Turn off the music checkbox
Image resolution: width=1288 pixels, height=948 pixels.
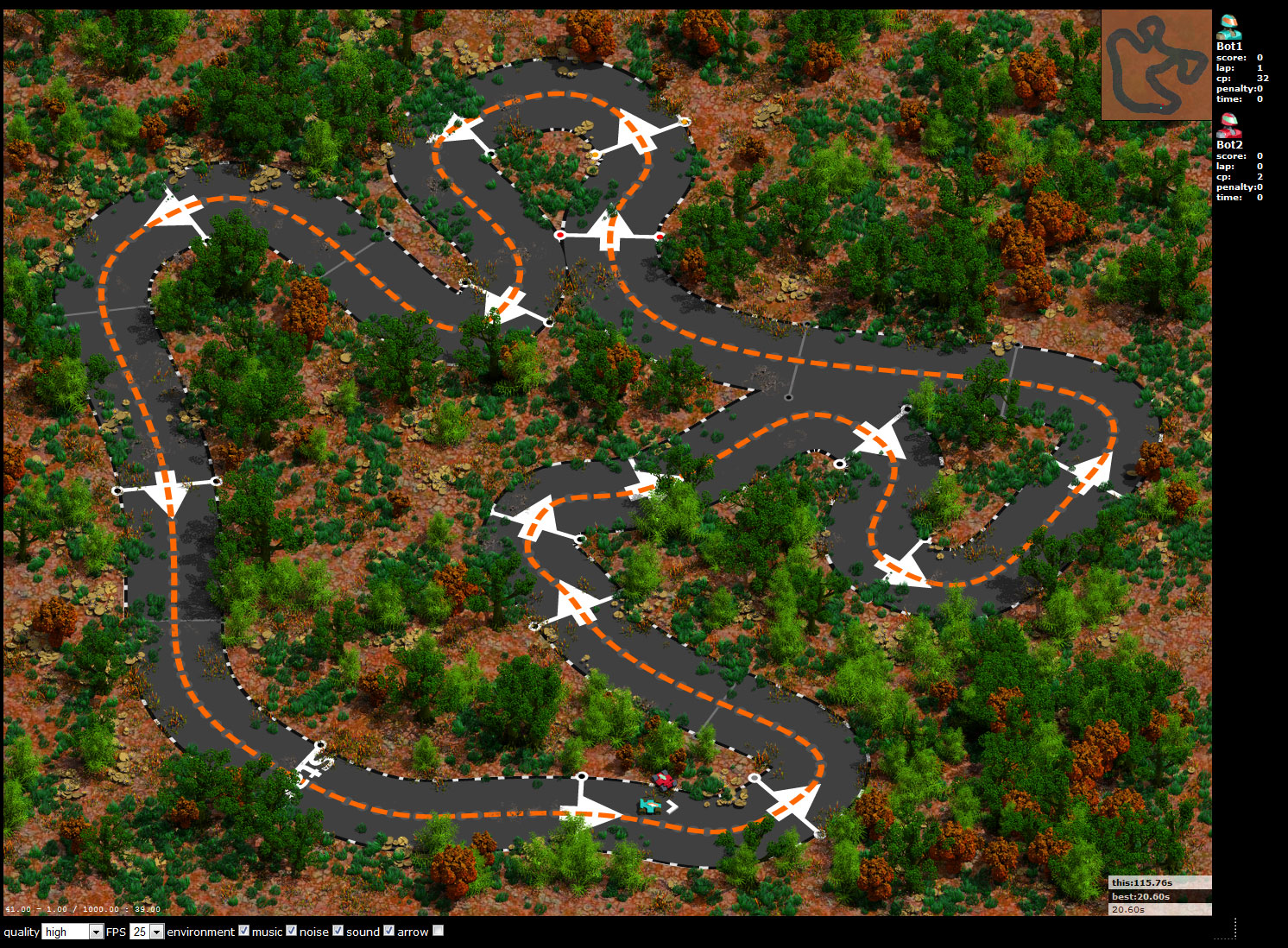[x=292, y=931]
